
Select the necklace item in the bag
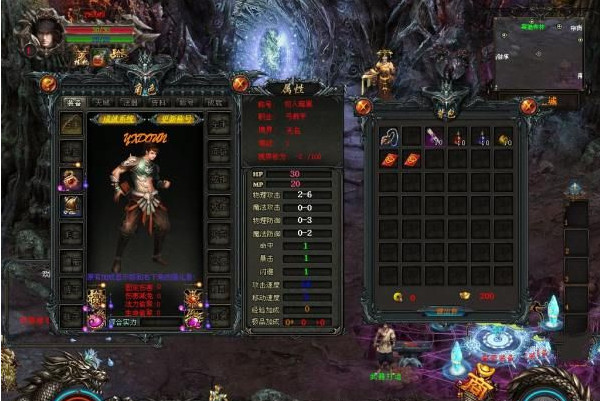tap(388, 136)
